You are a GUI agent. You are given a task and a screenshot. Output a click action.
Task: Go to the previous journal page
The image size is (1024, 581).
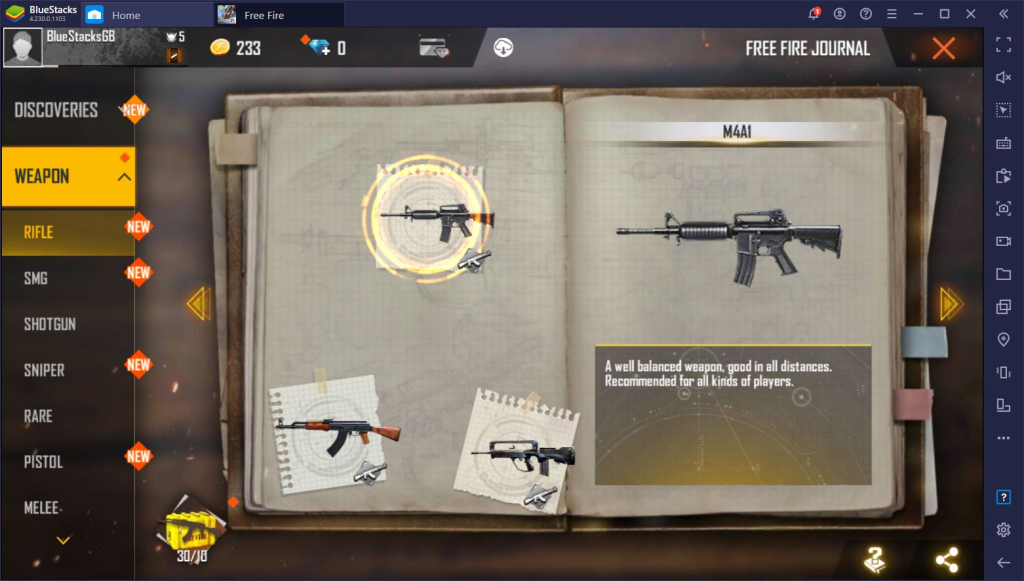click(x=198, y=304)
